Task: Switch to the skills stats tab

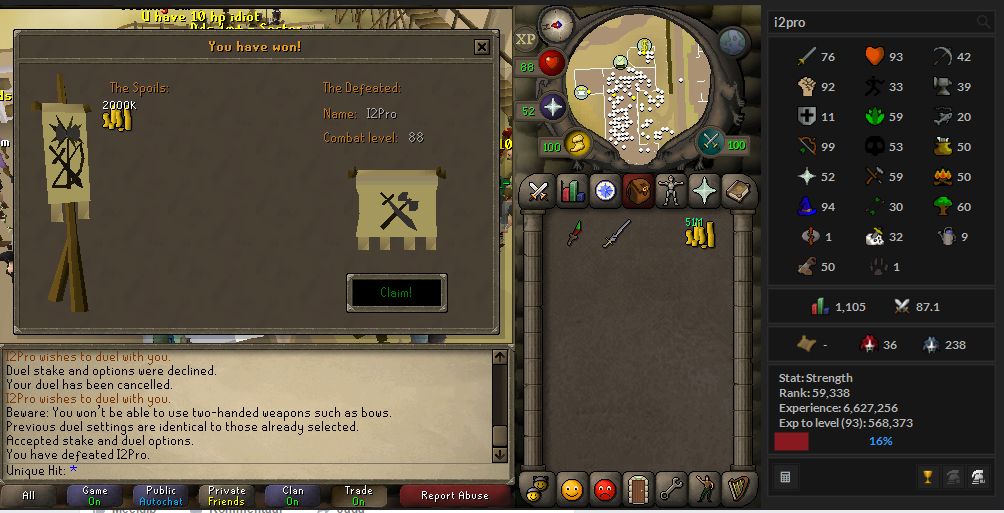Action: (x=572, y=190)
